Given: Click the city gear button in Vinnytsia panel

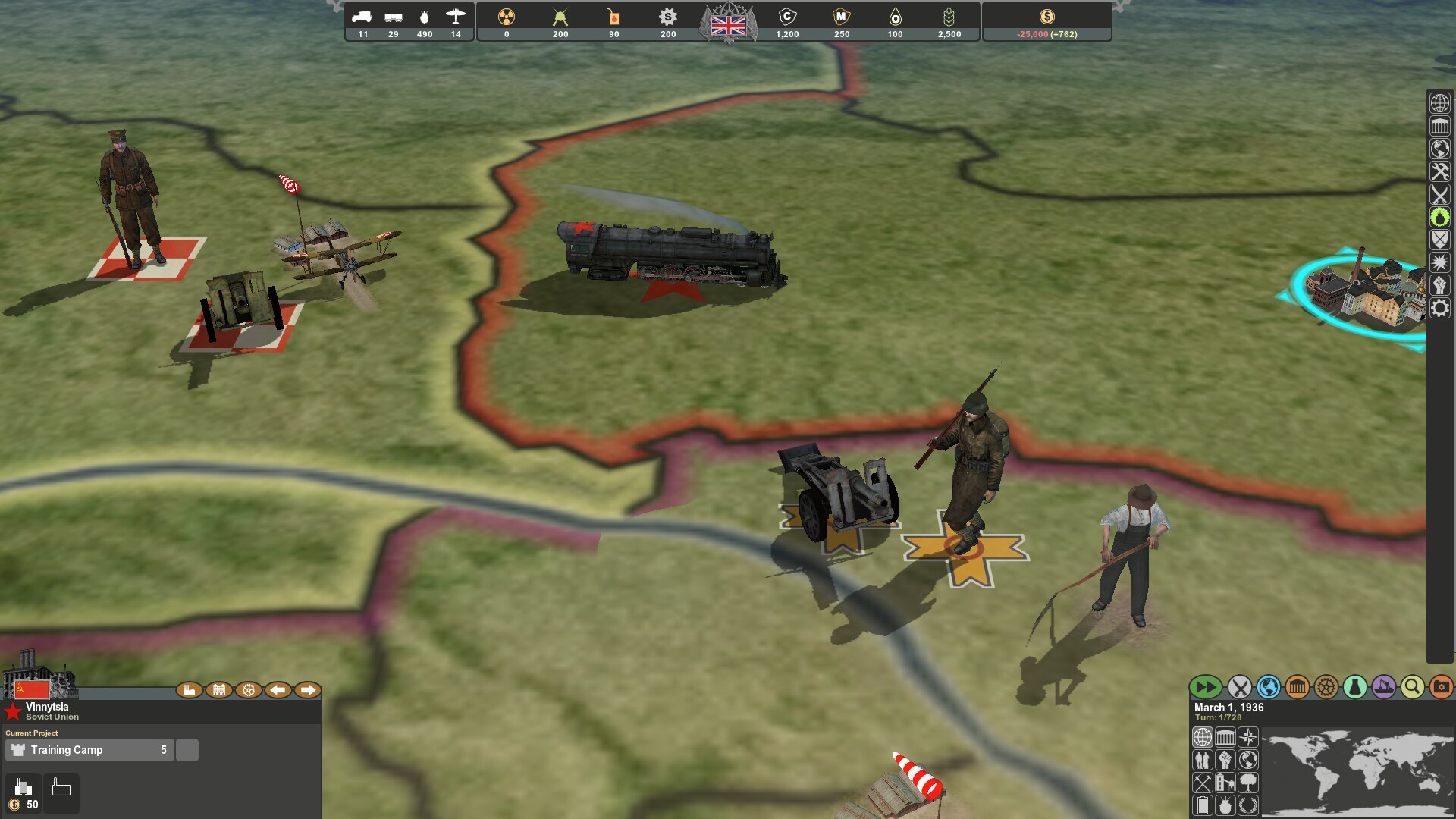Looking at the screenshot, I should tap(248, 690).
